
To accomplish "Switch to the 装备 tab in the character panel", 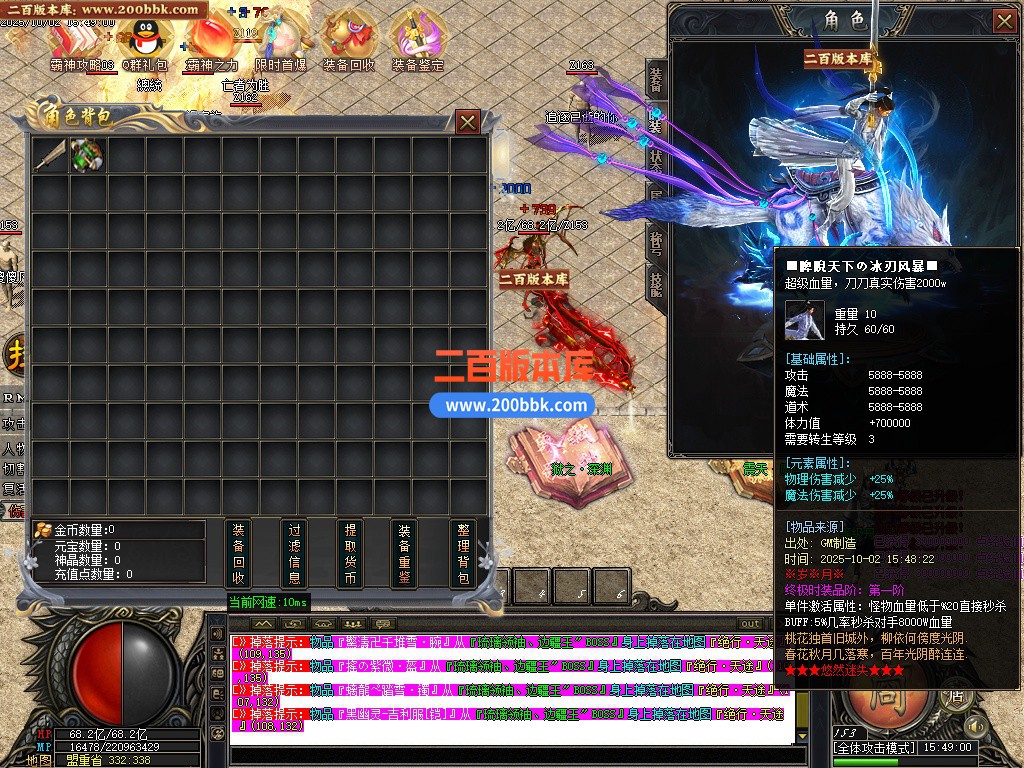I will (x=656, y=76).
